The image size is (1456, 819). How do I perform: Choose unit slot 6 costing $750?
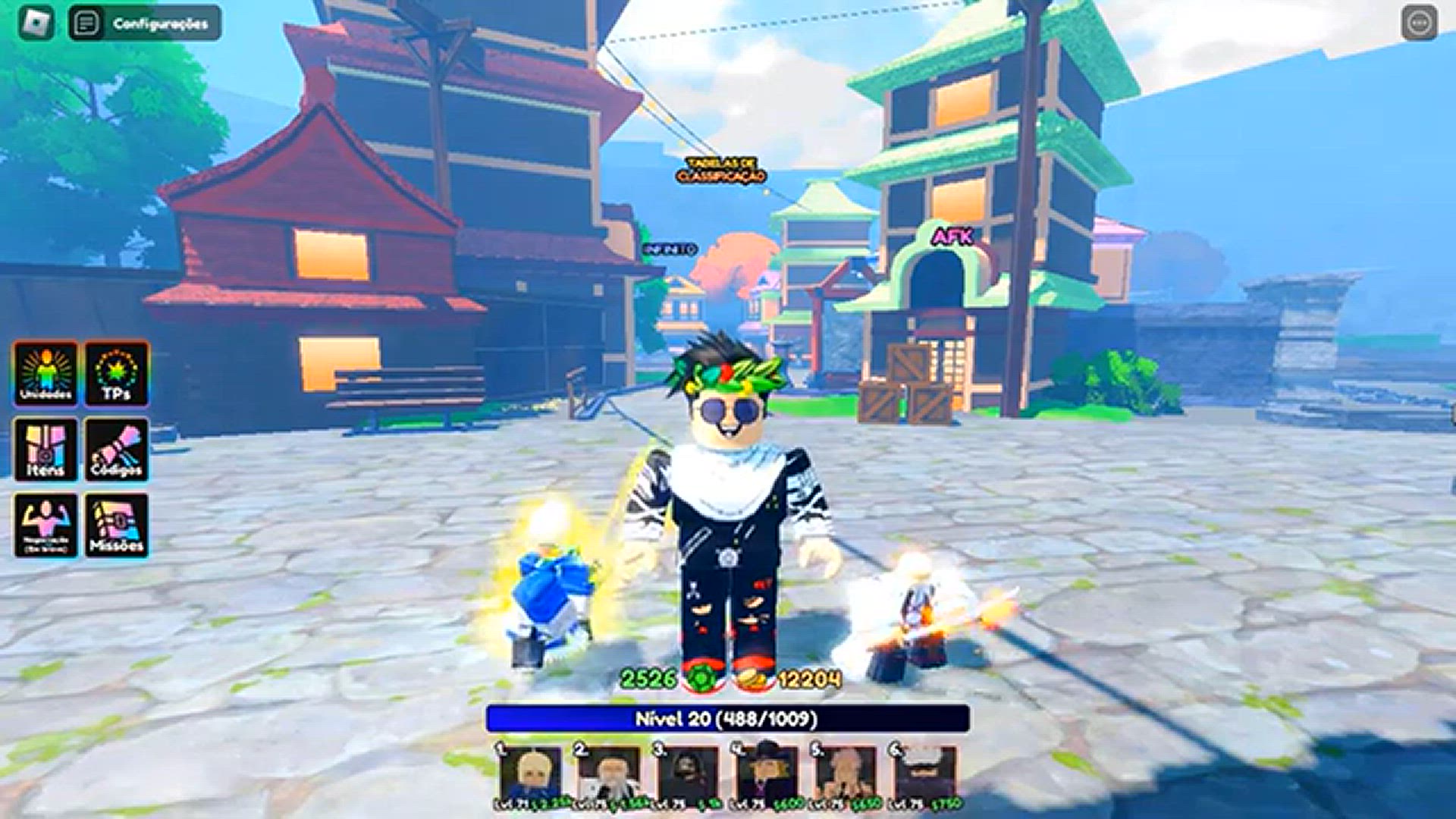[x=924, y=775]
